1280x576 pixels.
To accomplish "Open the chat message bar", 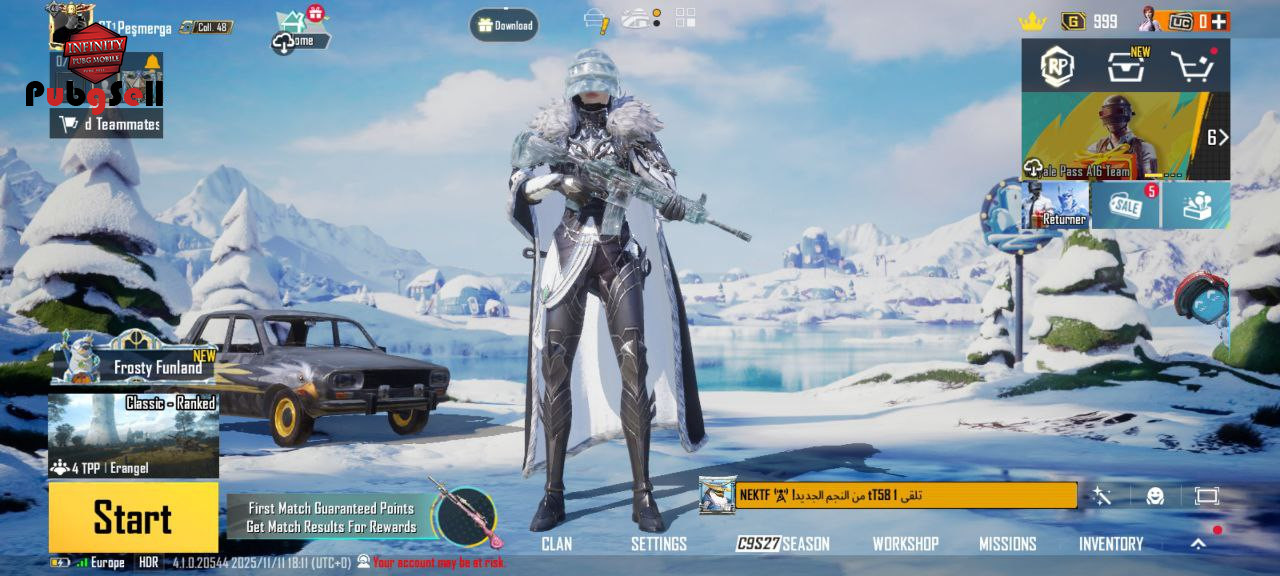I will coord(905,495).
